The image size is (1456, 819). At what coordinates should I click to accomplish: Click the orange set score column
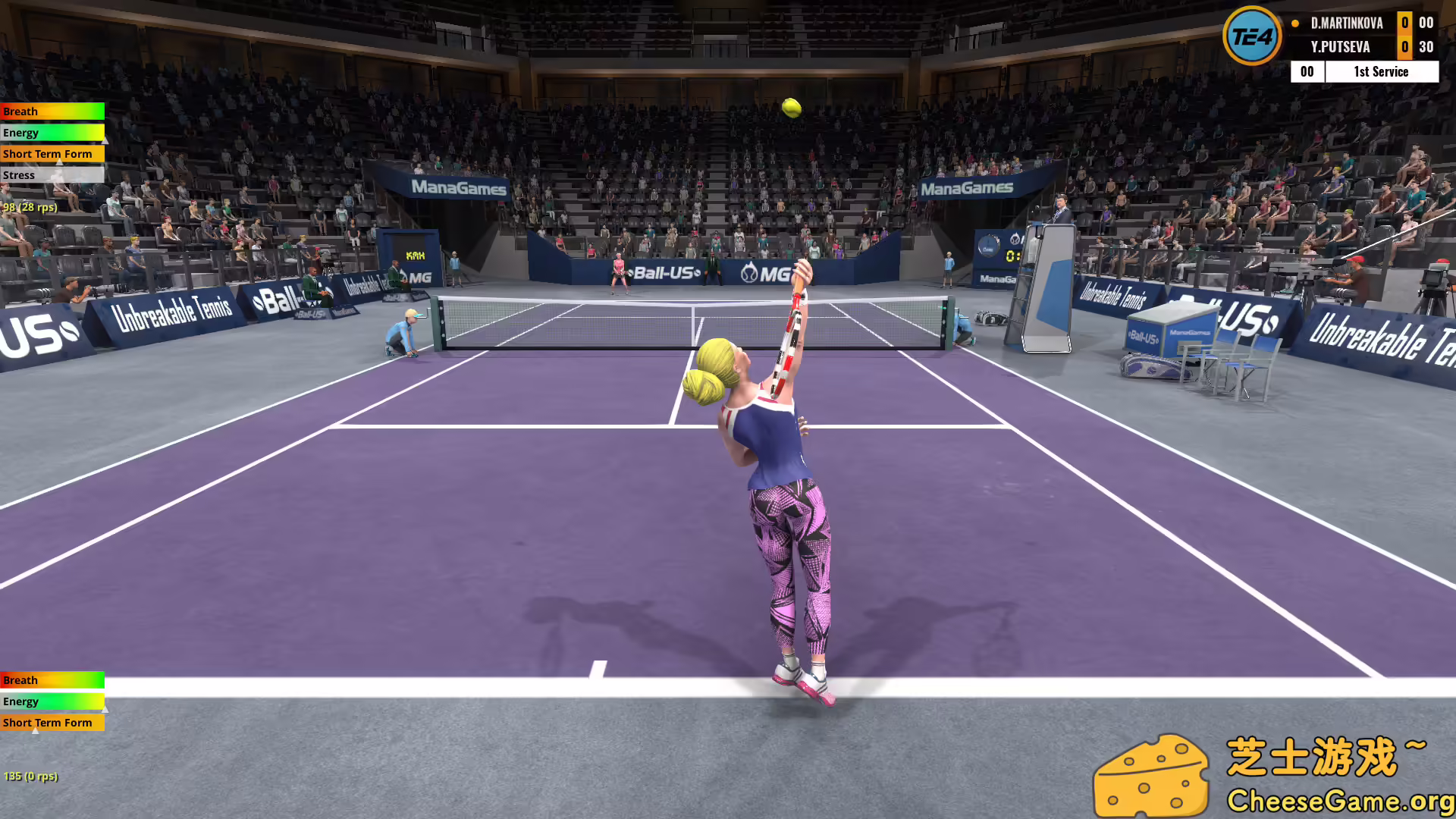tap(1404, 35)
